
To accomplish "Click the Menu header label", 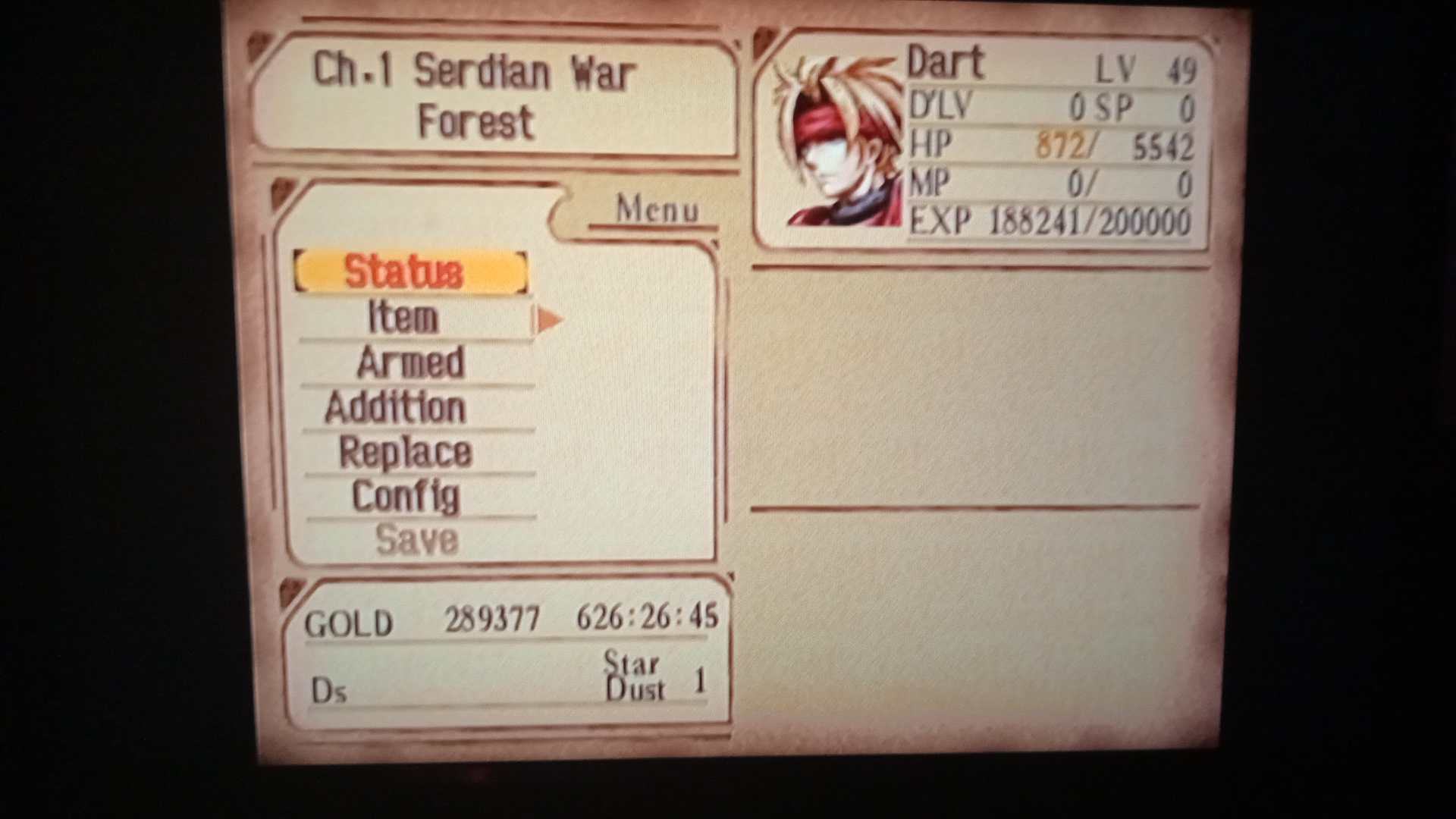I will point(658,209).
